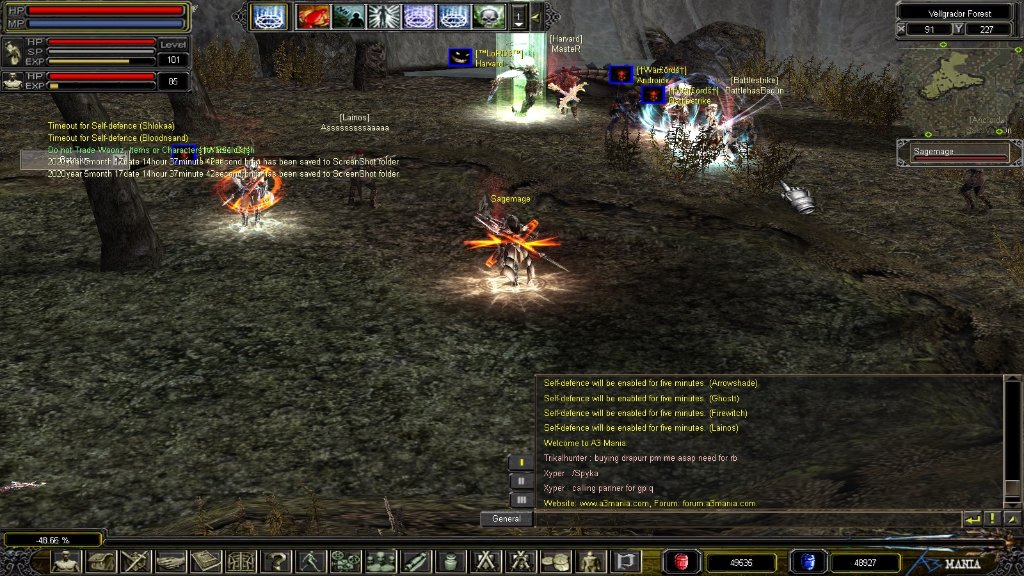Viewport: 1024px width, 576px height.
Task: Collapse the skill bar with yellow arrow
Action: tap(535, 16)
